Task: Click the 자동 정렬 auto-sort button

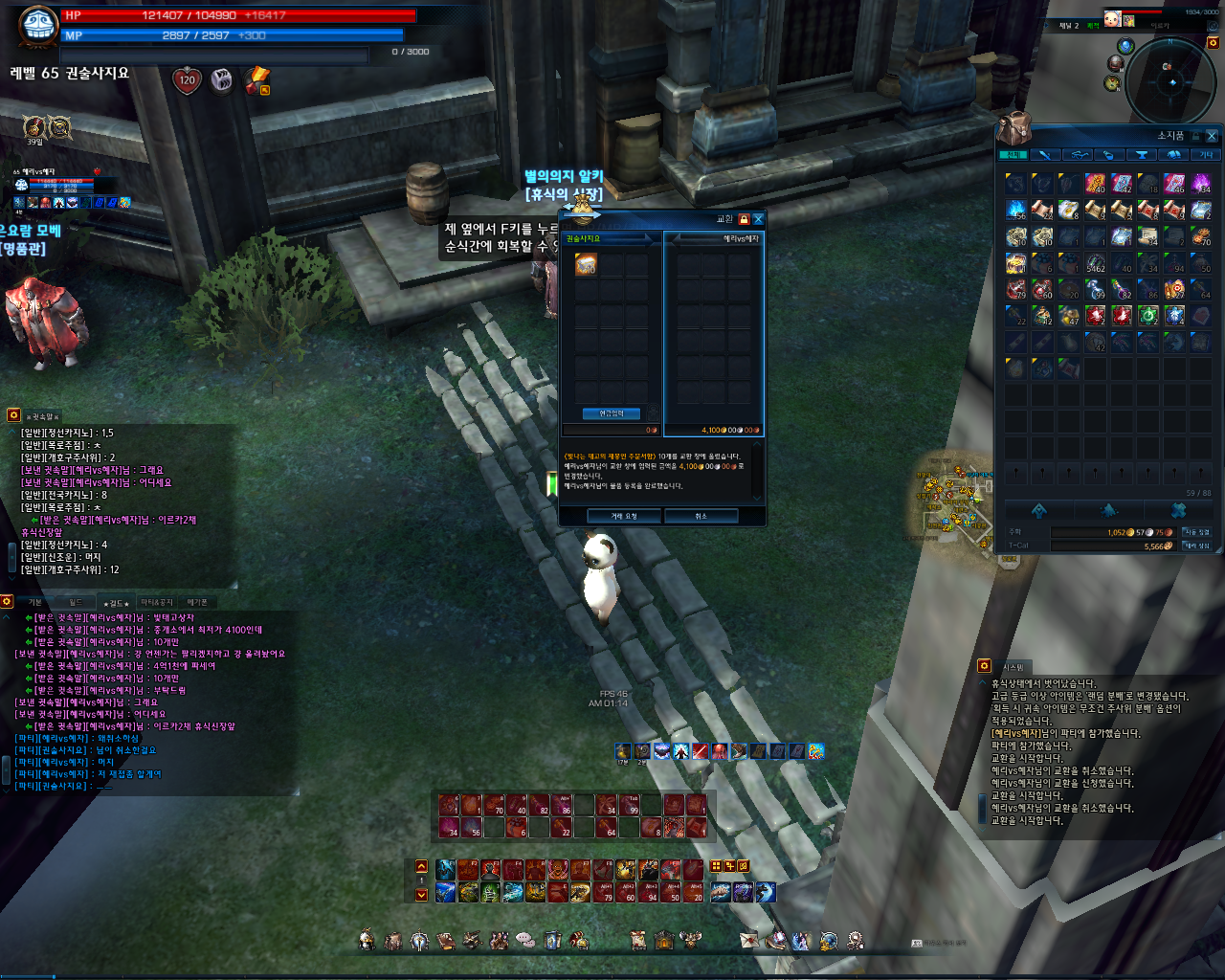Action: click(x=1196, y=532)
